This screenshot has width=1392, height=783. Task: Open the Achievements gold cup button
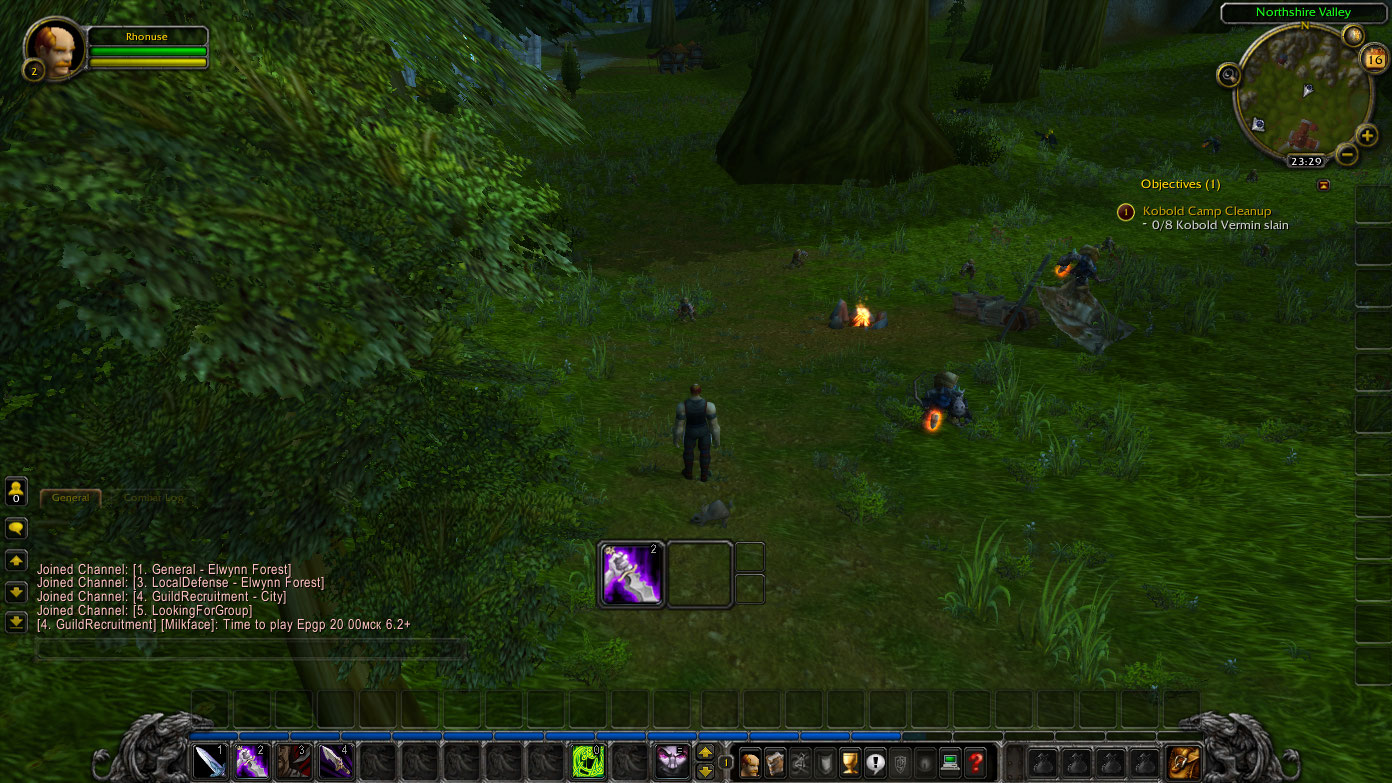click(x=850, y=764)
